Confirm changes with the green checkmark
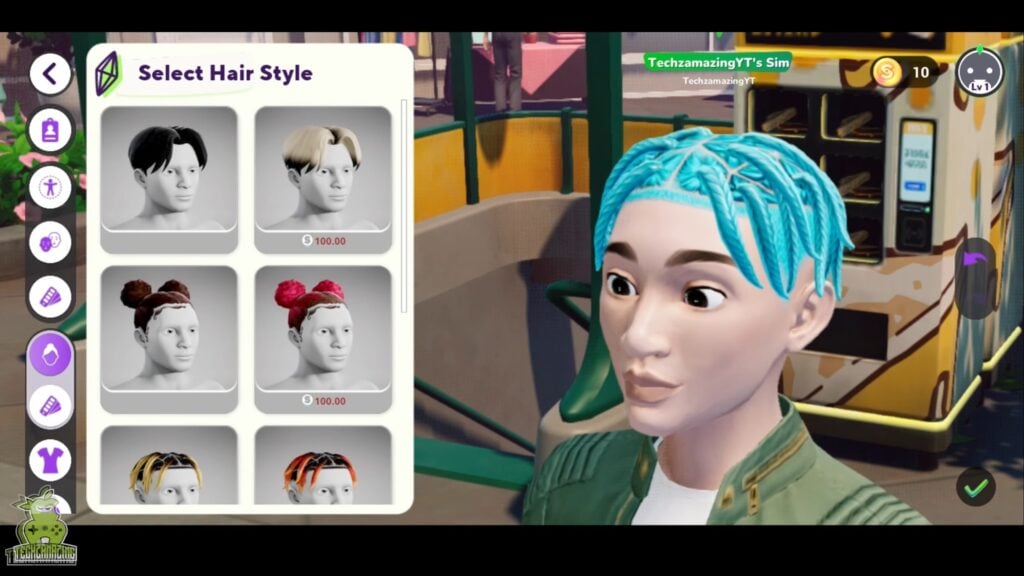The height and width of the screenshot is (576, 1024). (975, 487)
